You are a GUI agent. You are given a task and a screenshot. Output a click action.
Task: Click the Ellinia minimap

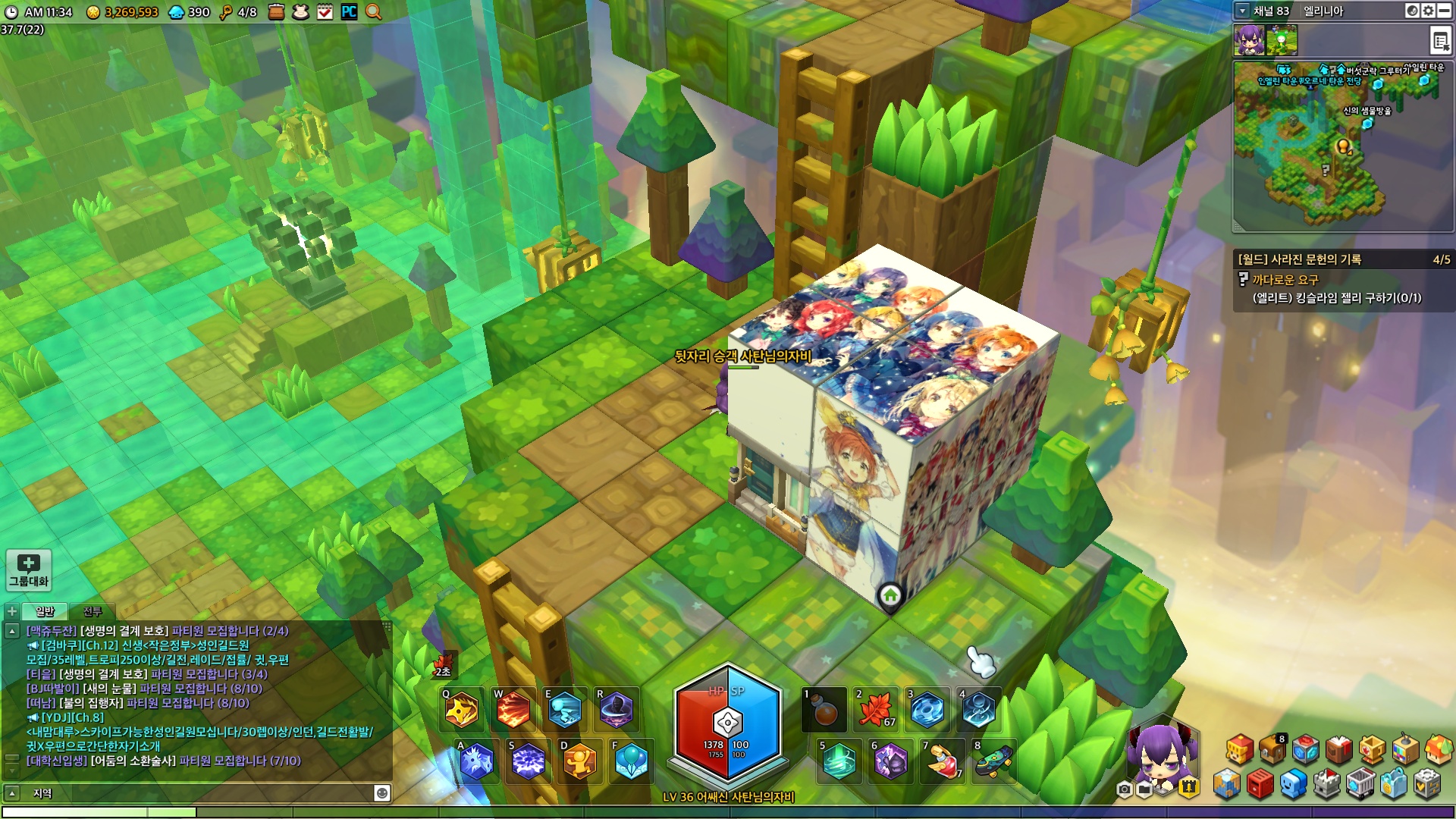[1342, 146]
